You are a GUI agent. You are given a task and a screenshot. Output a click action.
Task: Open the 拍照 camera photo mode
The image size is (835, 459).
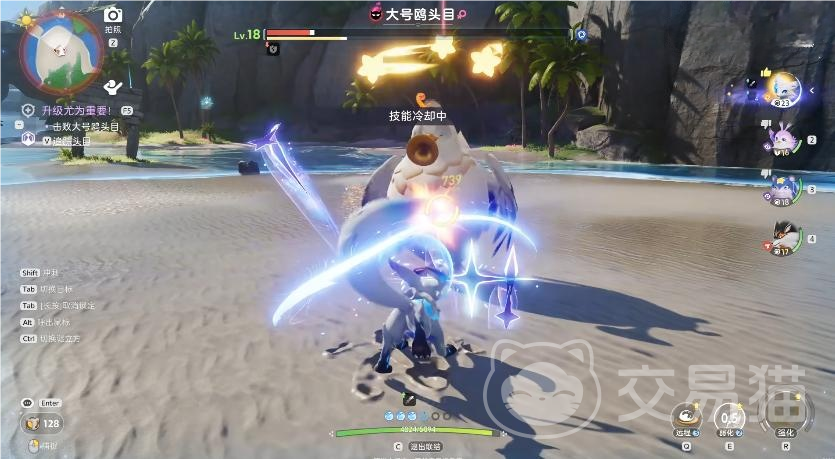(x=113, y=15)
